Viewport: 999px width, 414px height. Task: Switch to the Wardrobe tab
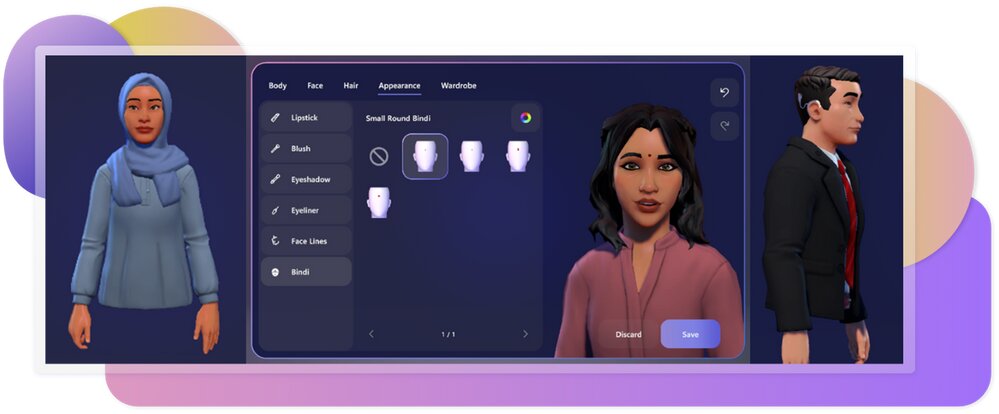(458, 86)
